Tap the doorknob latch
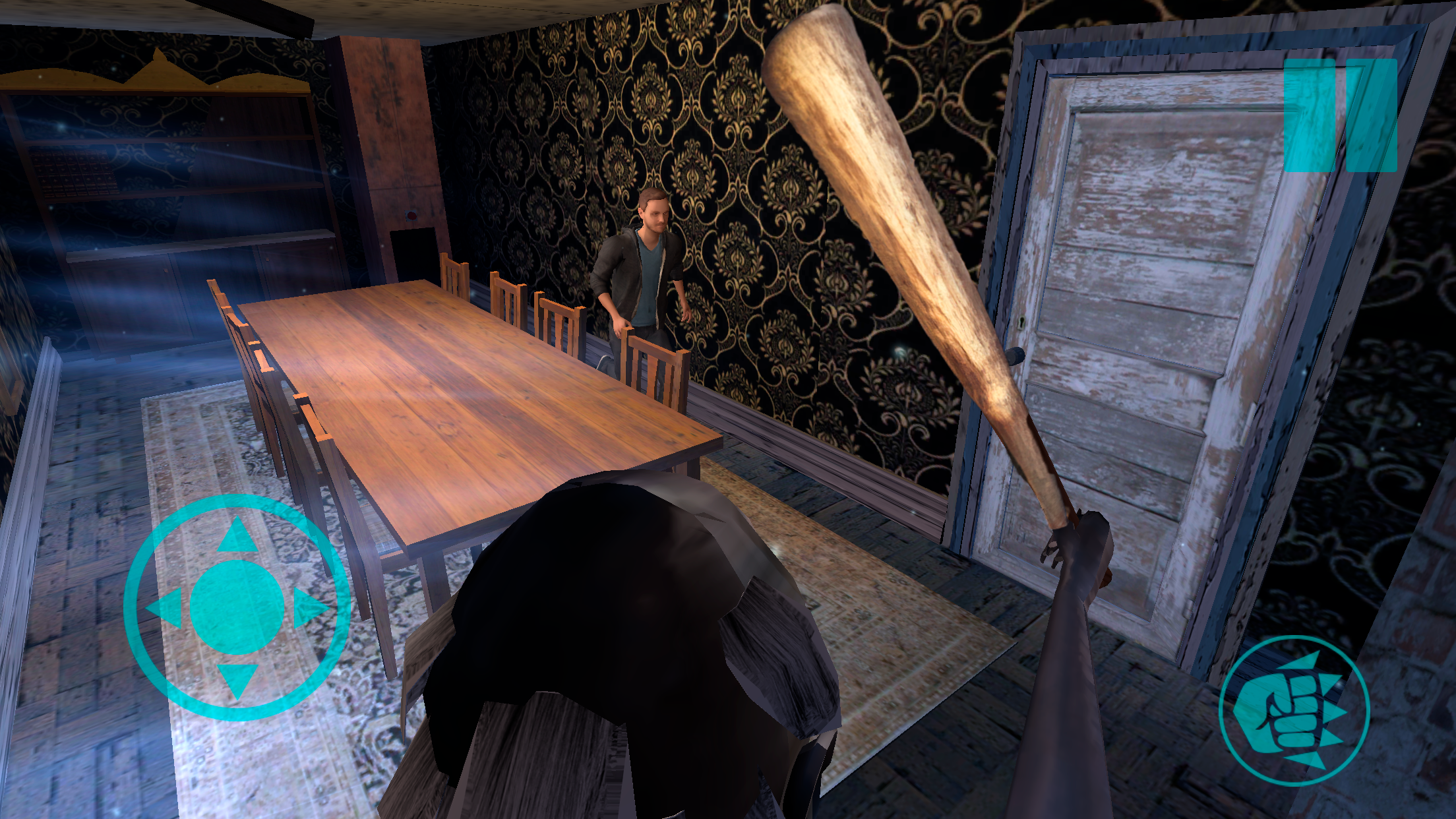1456x819 pixels. click(x=1016, y=357)
